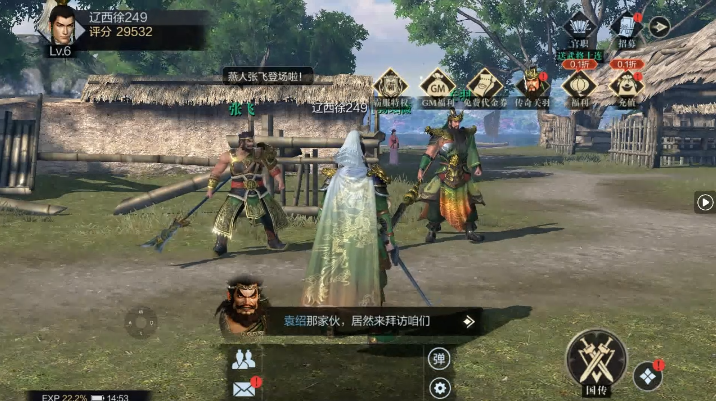The width and height of the screenshot is (716, 401).
Task: Open the GM福利 bonus icon
Action: point(437,85)
